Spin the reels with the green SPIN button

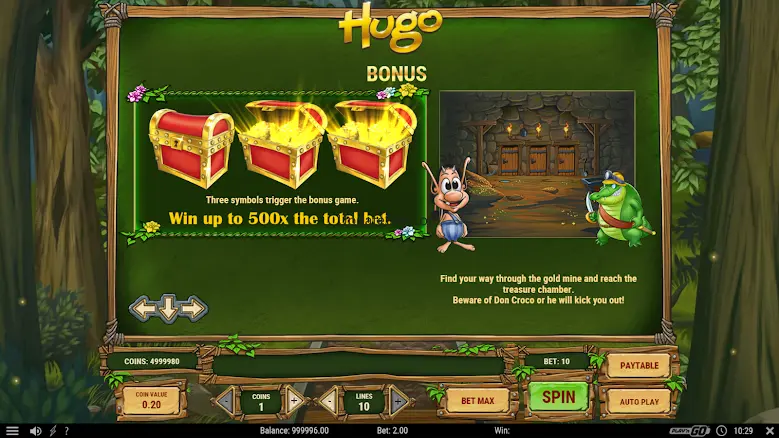point(558,397)
